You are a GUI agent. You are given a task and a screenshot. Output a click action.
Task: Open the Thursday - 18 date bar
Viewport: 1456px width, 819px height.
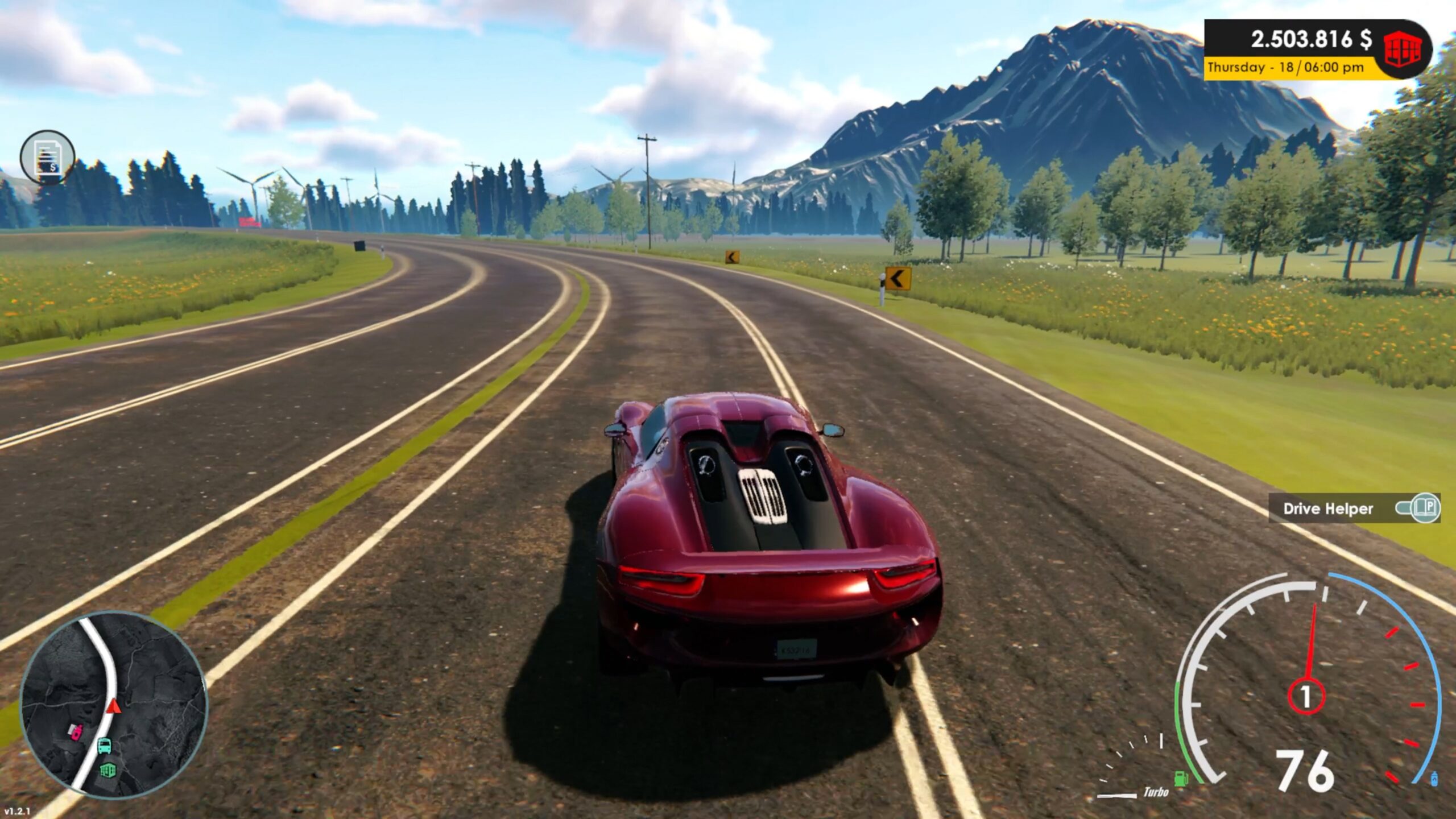point(1261,68)
